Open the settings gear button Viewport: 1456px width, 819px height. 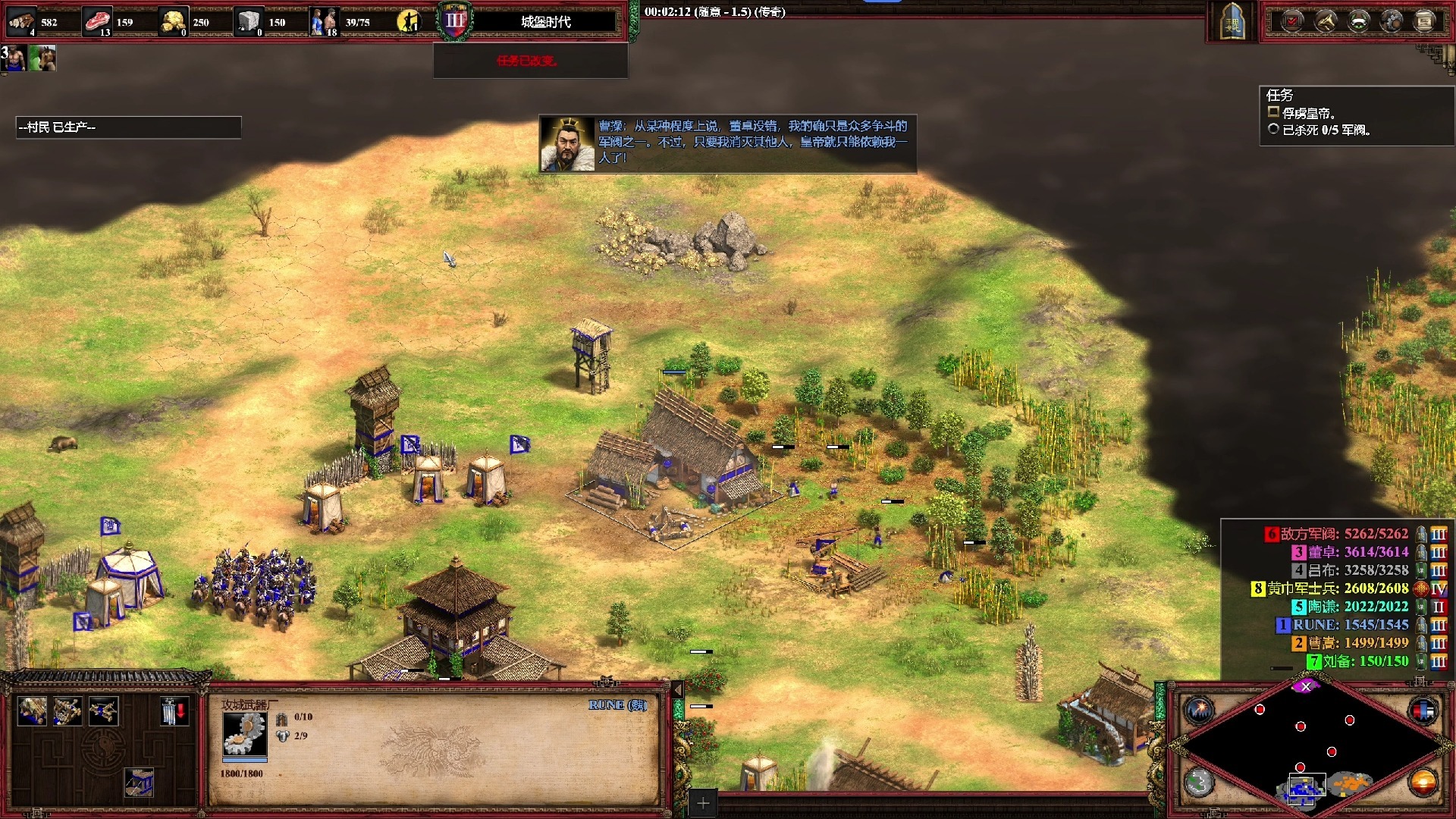pyautogui.click(x=1392, y=21)
